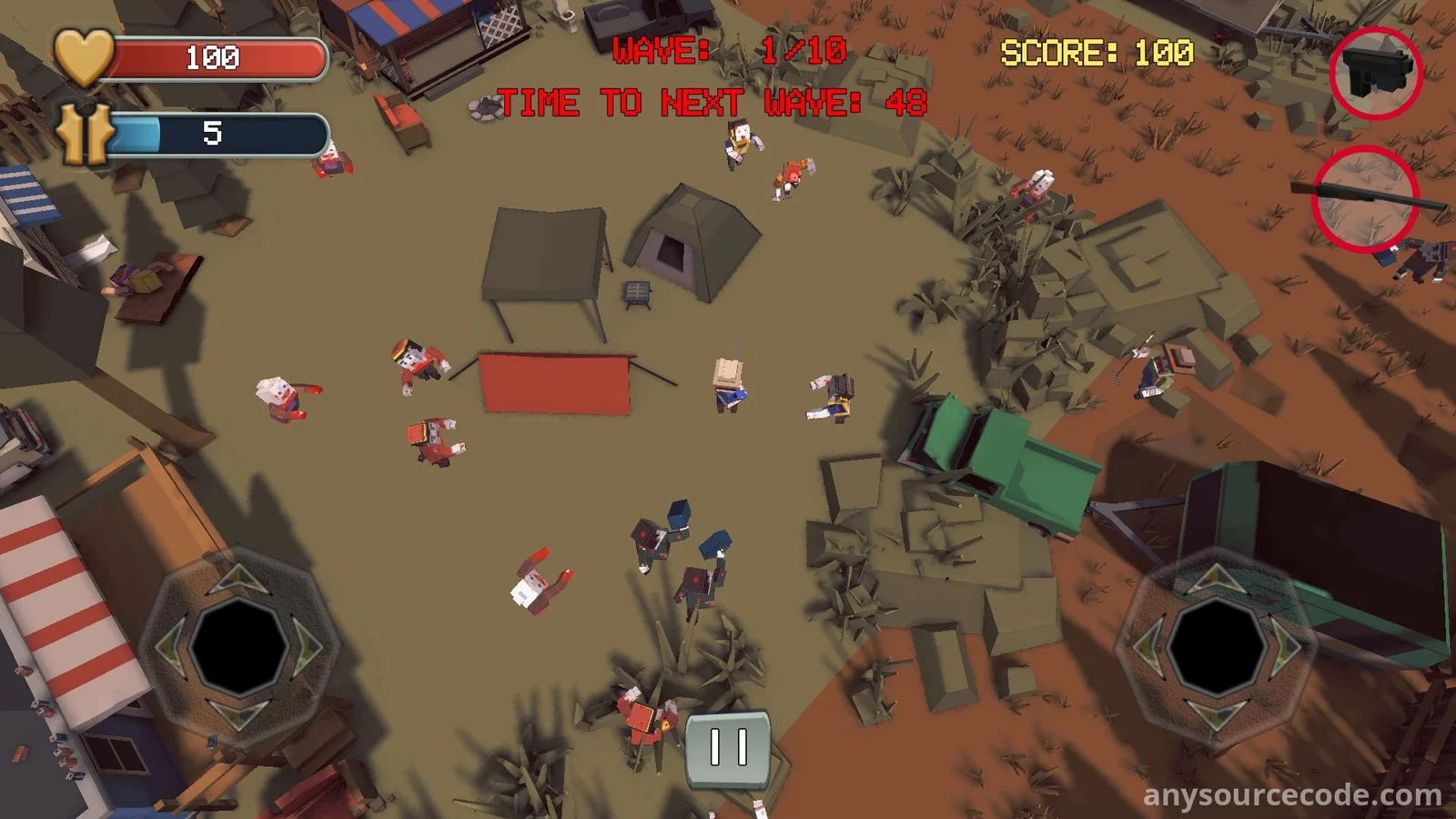The width and height of the screenshot is (1456, 819).
Task: Pause the game with the pause button
Action: pyautogui.click(x=728, y=748)
